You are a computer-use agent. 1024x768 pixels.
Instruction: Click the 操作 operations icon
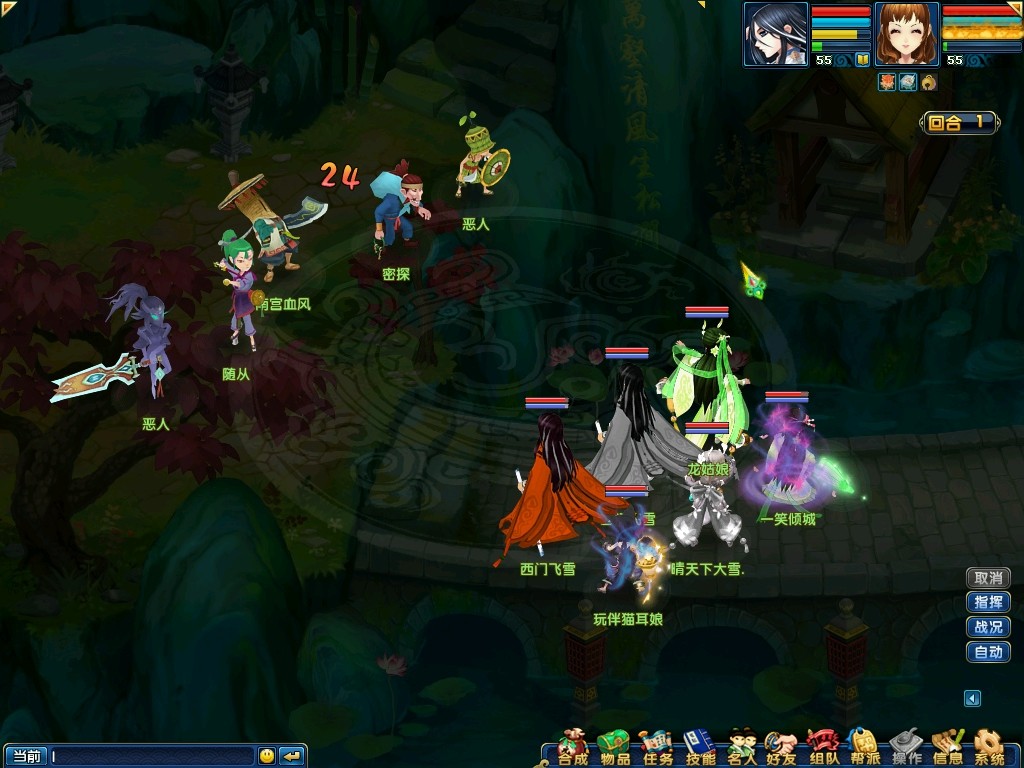pyautogui.click(x=906, y=746)
